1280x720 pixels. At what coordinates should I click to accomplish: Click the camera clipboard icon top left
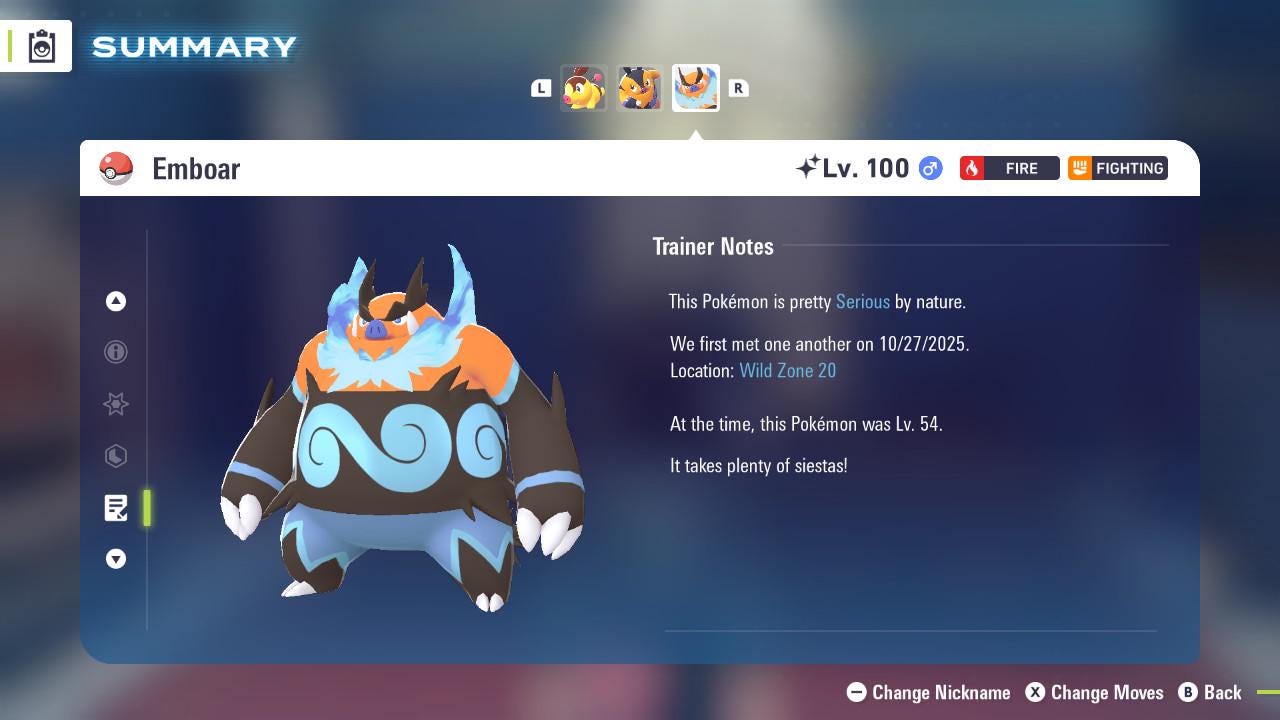point(41,45)
